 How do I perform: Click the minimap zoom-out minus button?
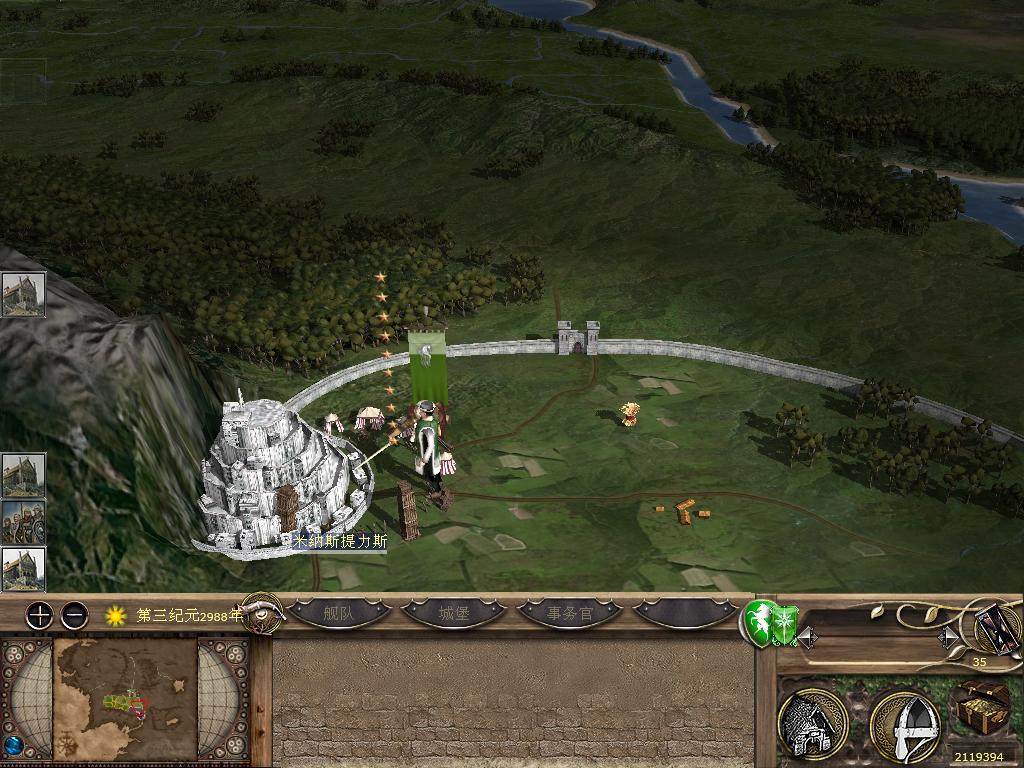click(75, 615)
